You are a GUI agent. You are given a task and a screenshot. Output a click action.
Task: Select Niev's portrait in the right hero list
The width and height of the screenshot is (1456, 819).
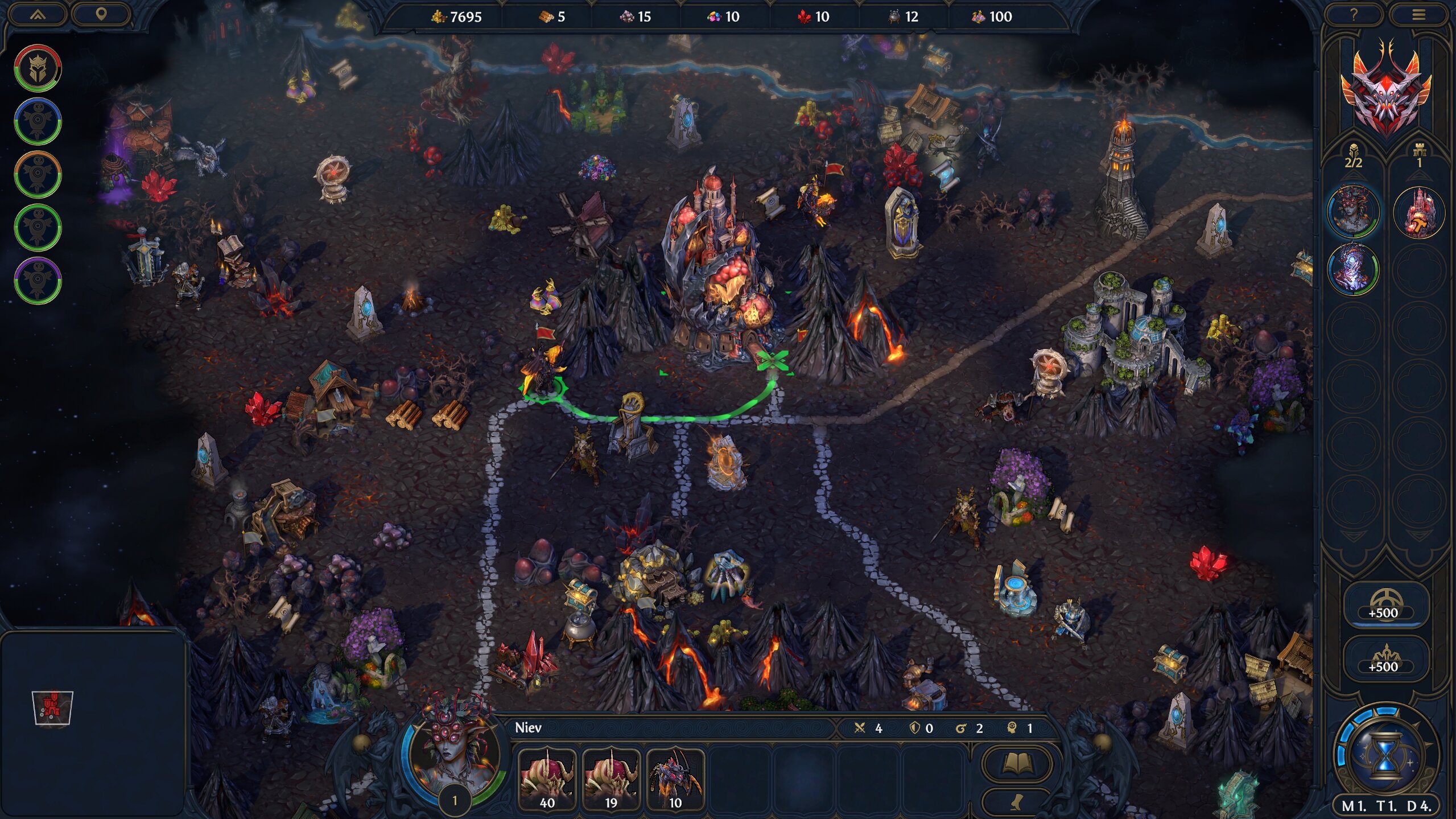[1353, 211]
